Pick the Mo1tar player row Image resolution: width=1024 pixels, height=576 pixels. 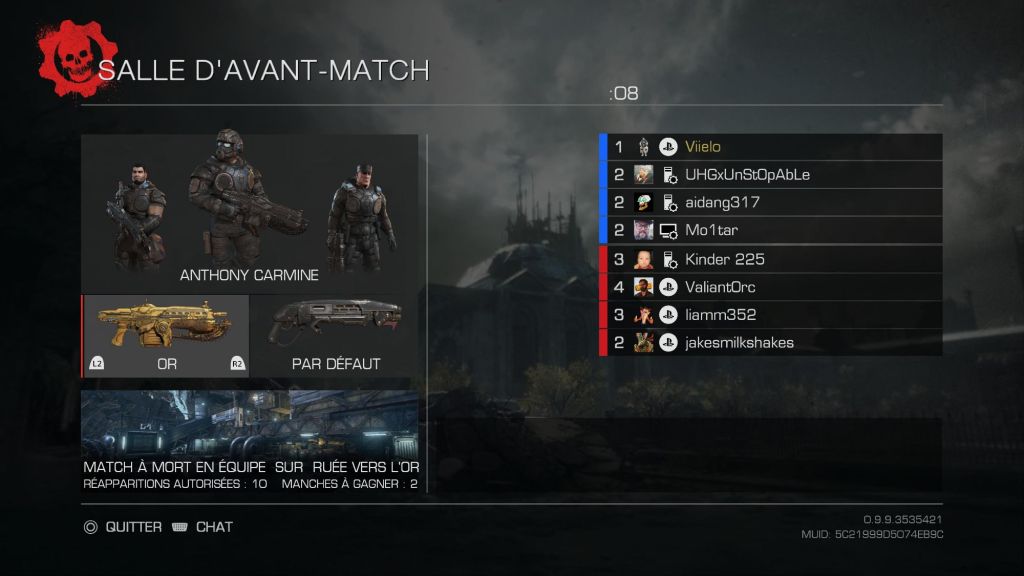coord(770,231)
